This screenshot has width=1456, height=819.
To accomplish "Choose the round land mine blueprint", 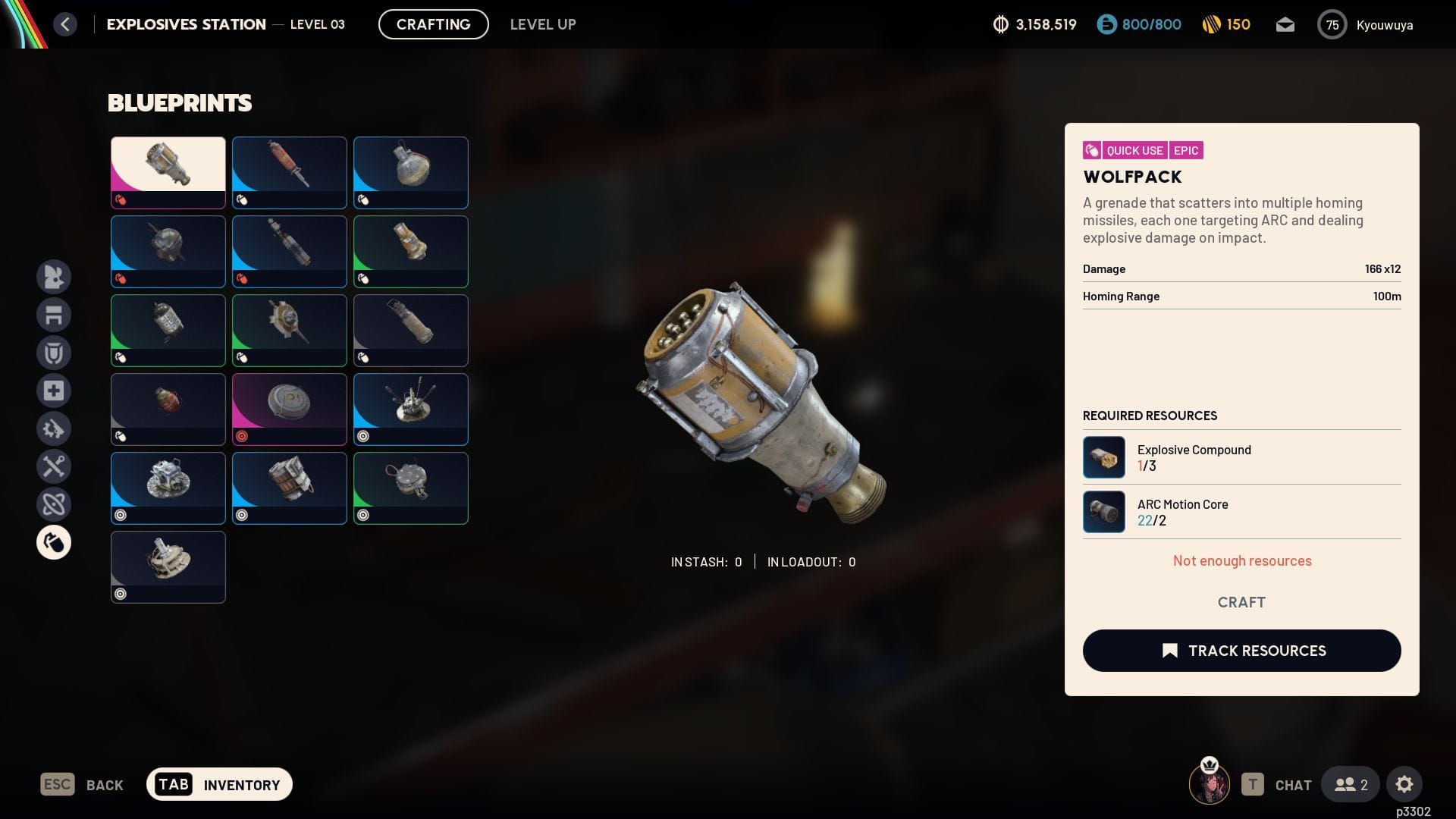I will coord(290,409).
